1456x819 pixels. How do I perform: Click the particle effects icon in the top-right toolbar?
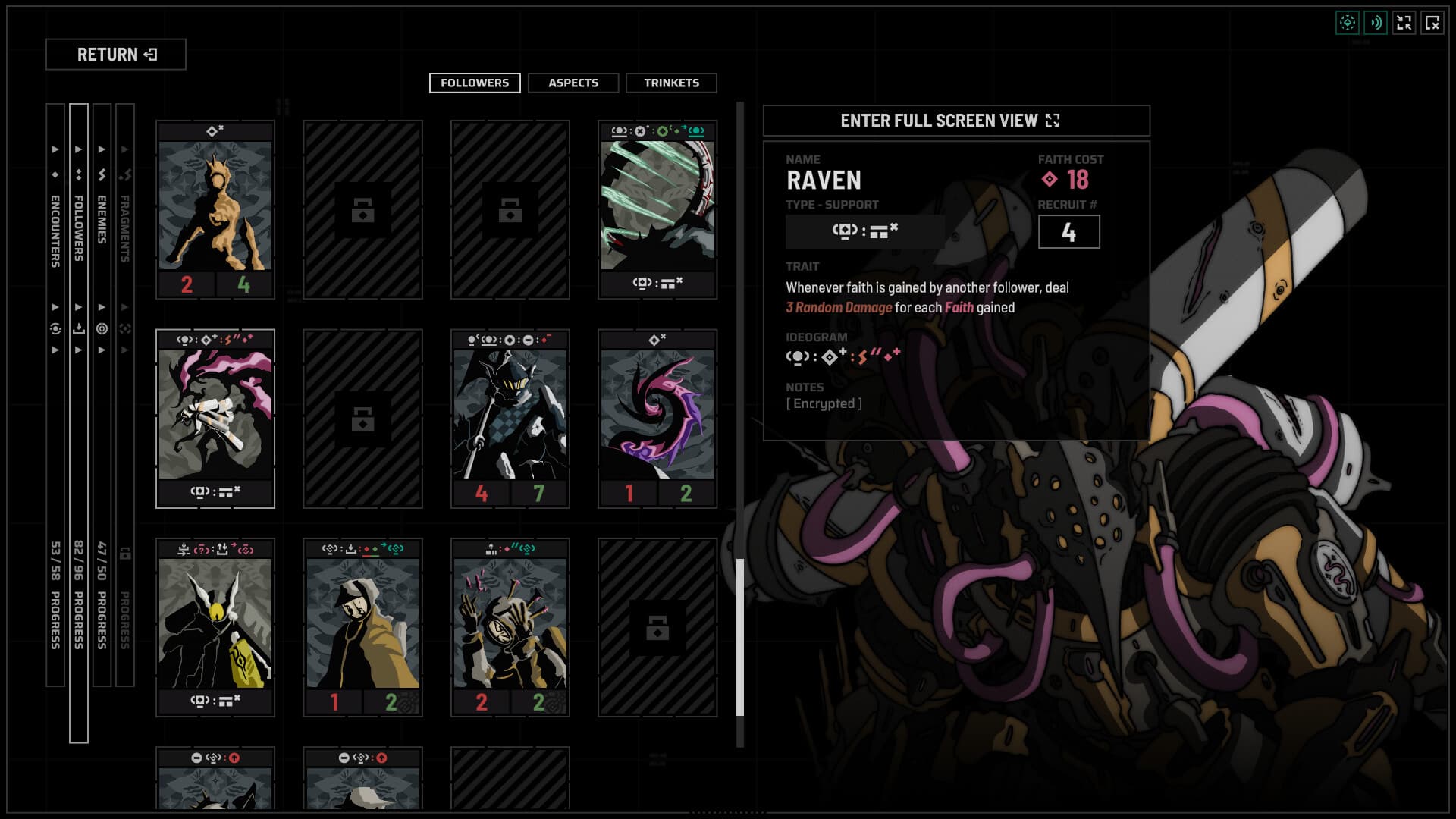click(x=1348, y=24)
